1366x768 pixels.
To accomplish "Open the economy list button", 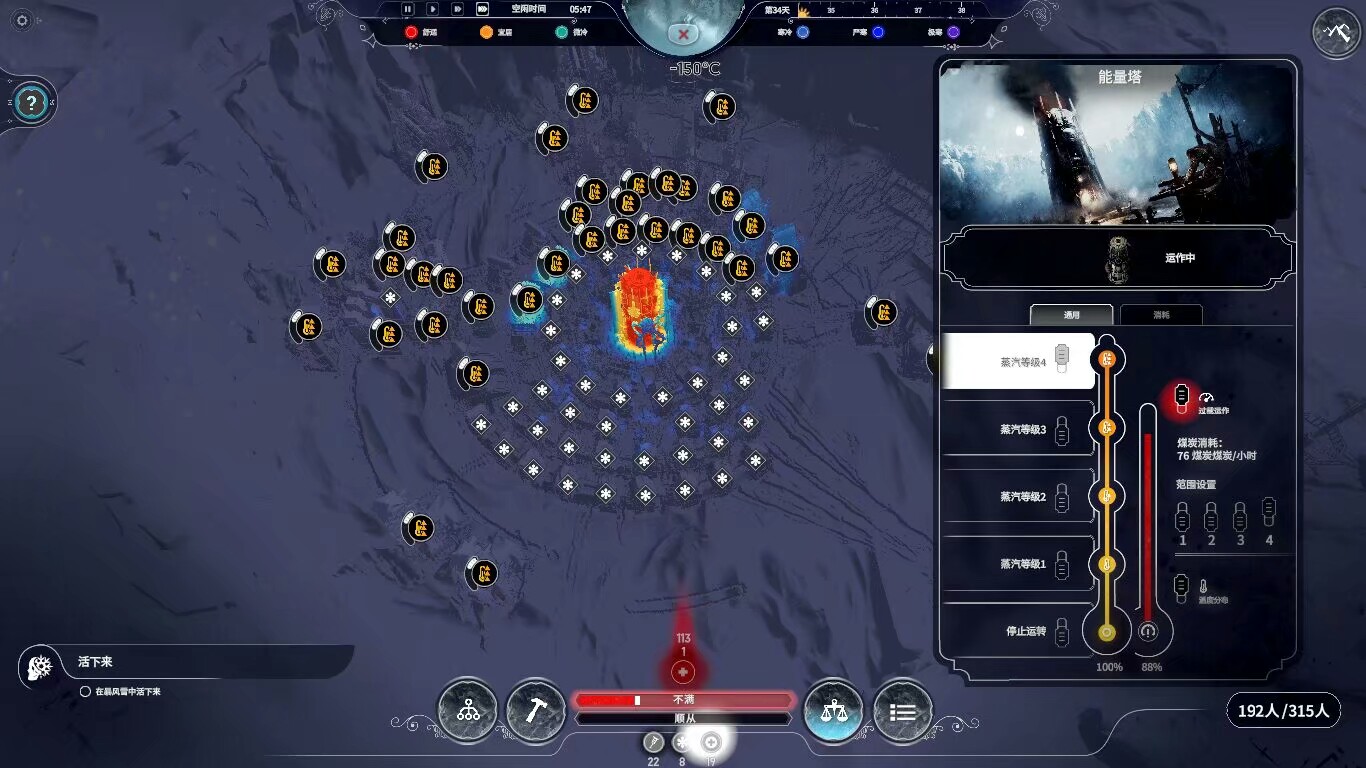I will pos(902,711).
